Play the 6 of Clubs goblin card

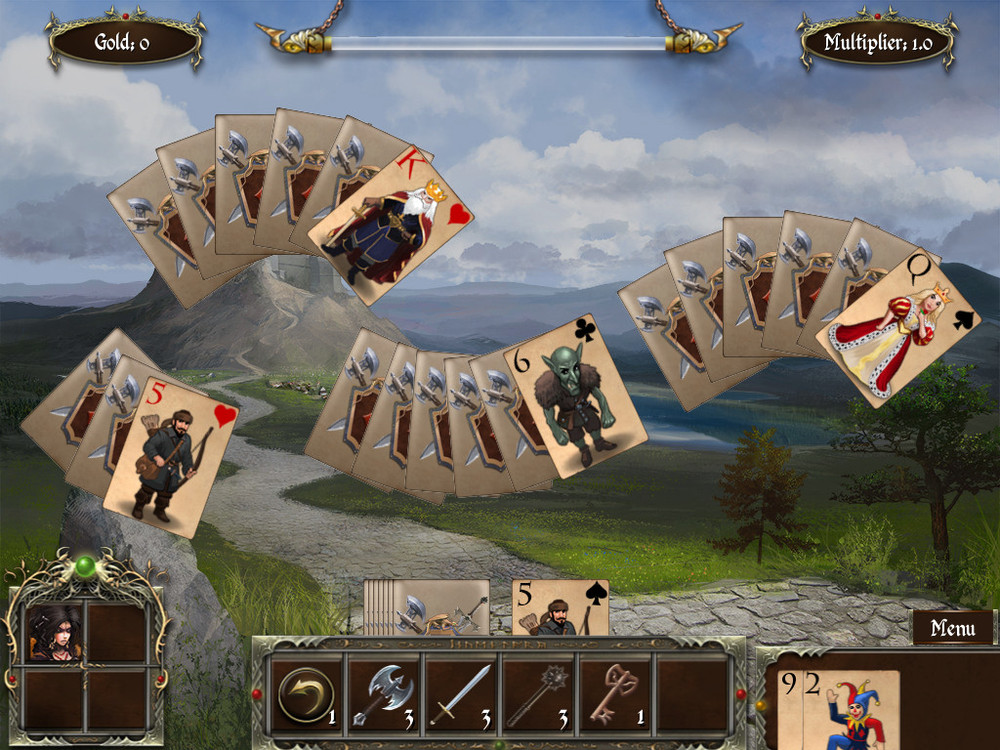[x=575, y=395]
